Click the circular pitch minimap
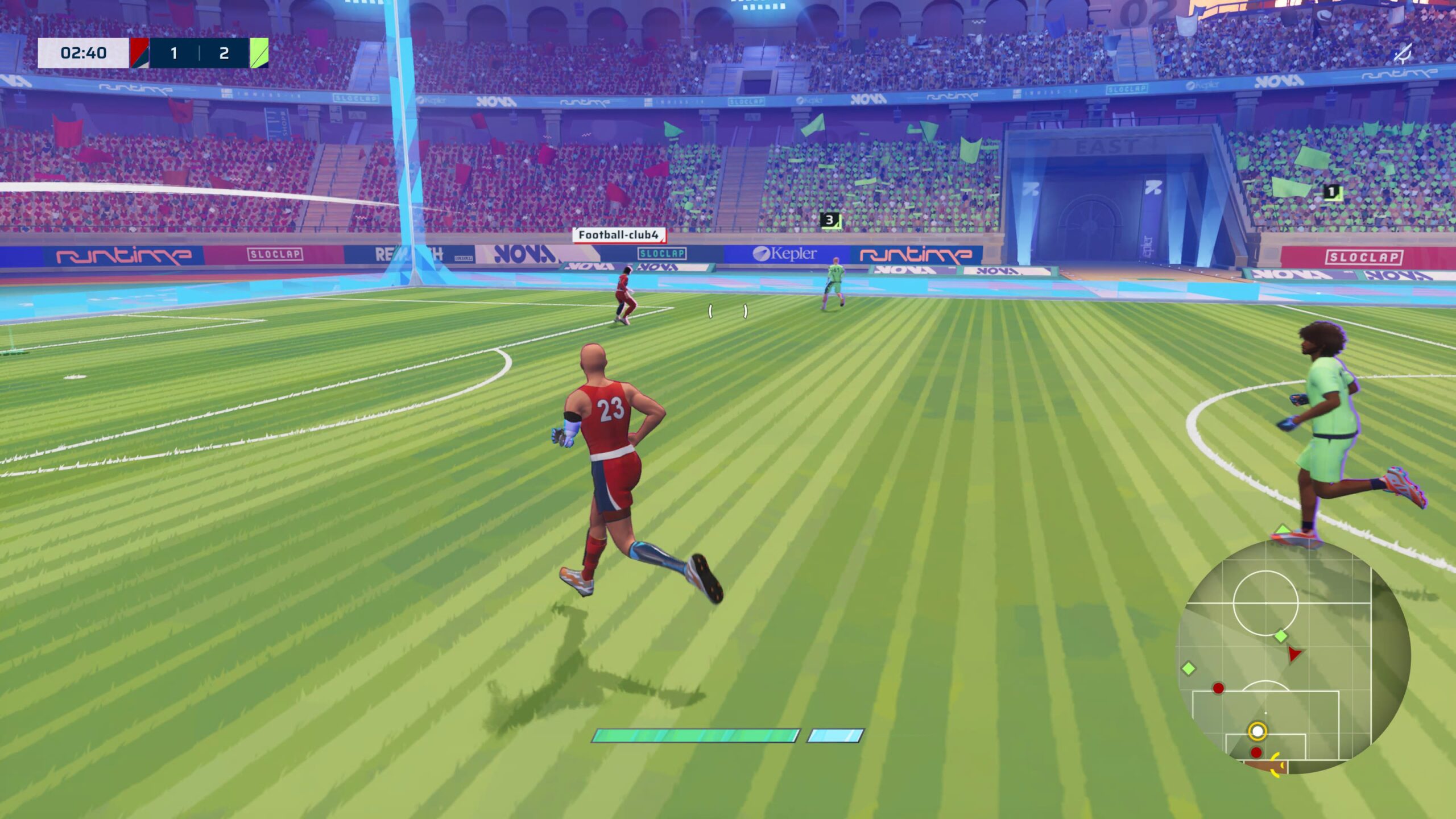The width and height of the screenshot is (1456, 819). click(x=1292, y=657)
